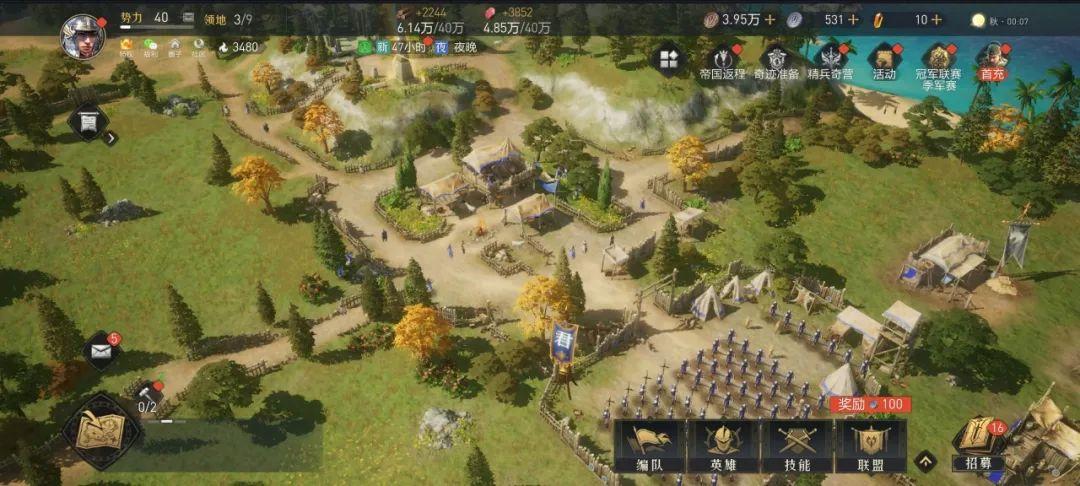Collapse the bottom menu with arrow button
The width and height of the screenshot is (1080, 486).
coord(926,461)
